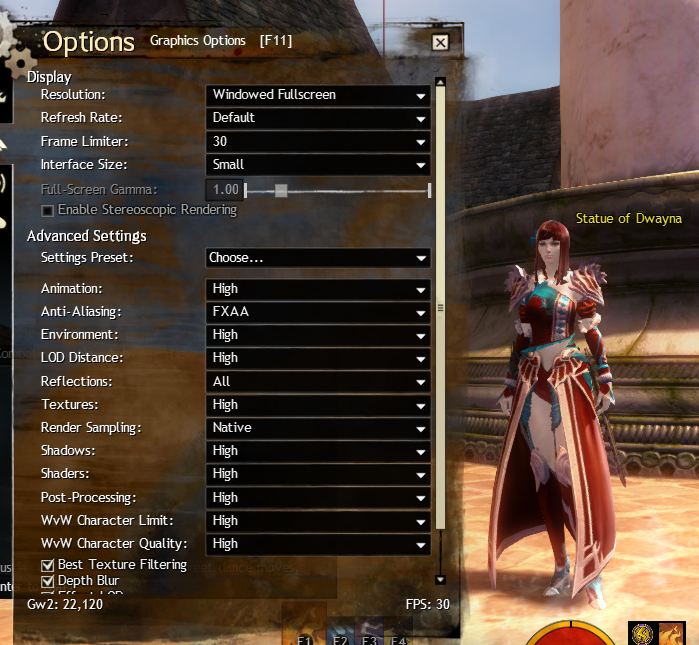699x645 pixels.
Task: Open the Refresh Rate dropdown
Action: [x=318, y=118]
